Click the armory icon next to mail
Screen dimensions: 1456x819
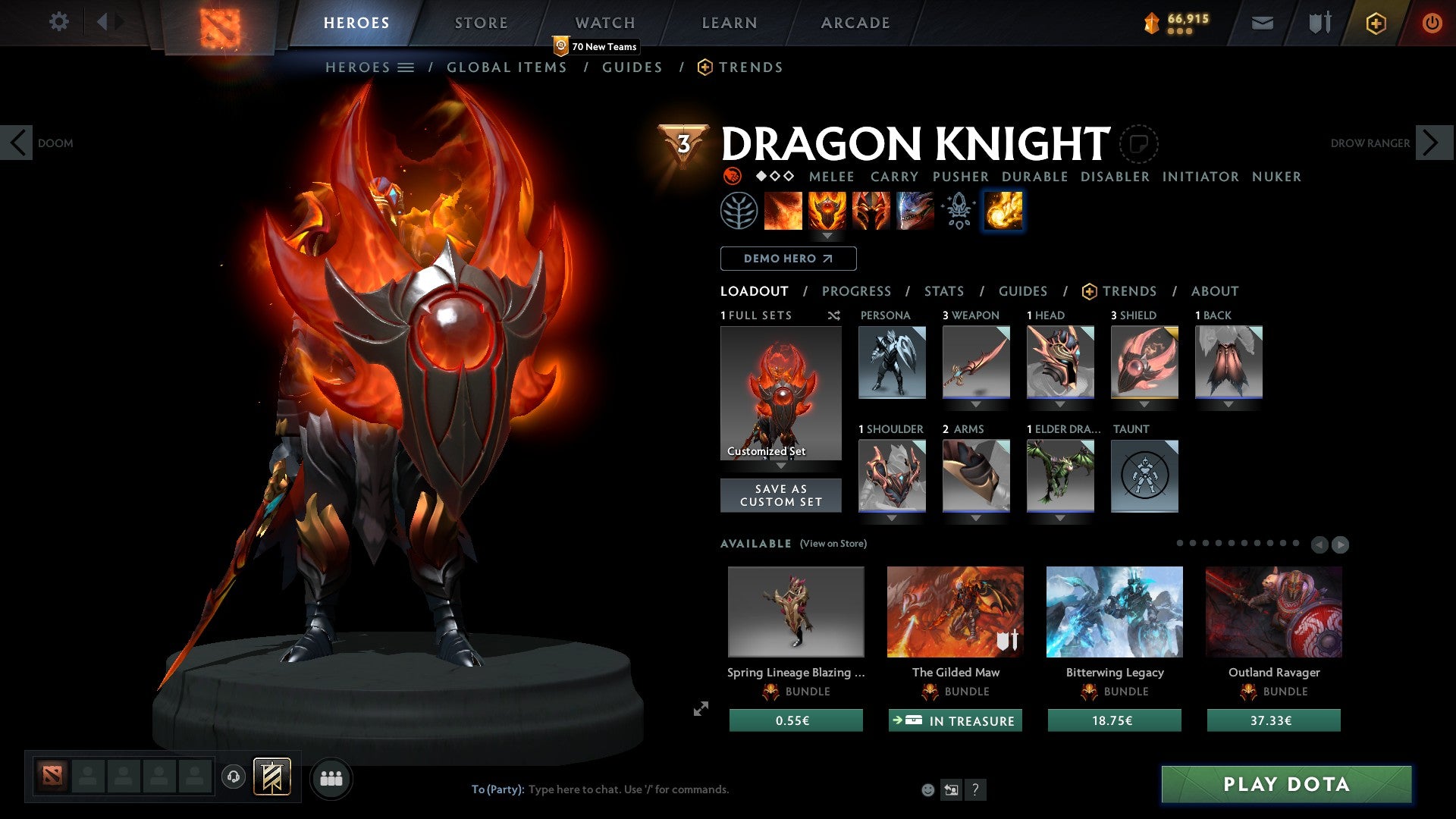1318,23
